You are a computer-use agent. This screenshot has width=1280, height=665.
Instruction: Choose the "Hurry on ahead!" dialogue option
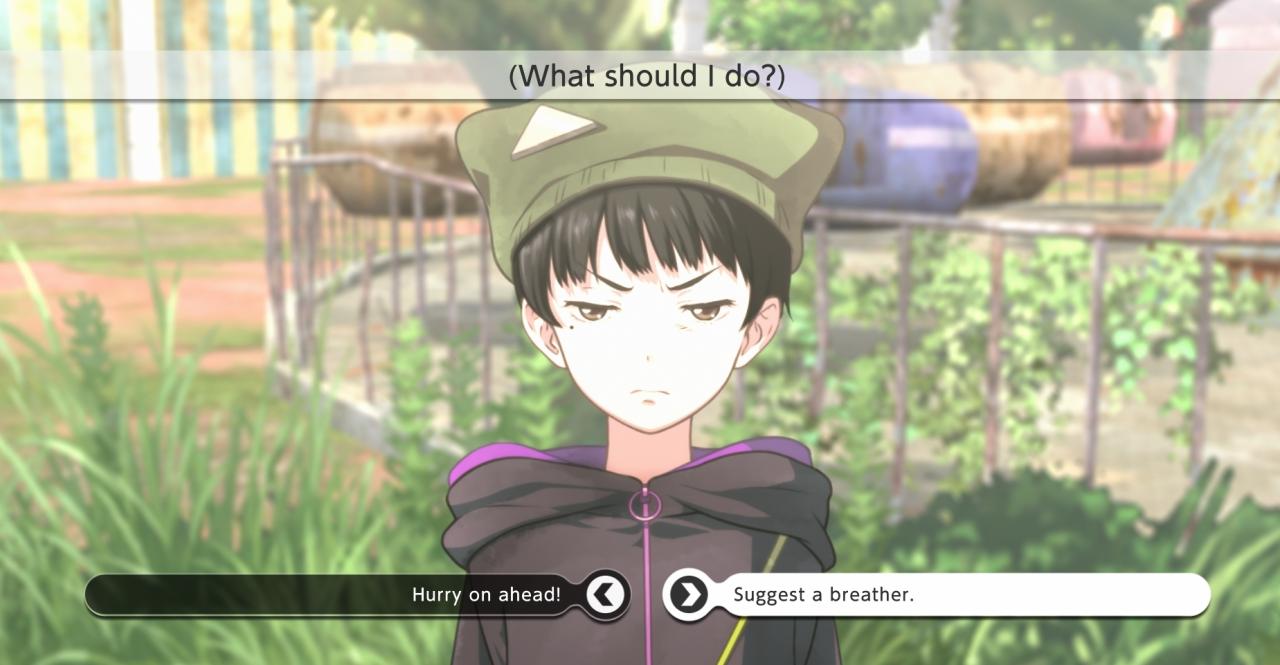pos(487,595)
